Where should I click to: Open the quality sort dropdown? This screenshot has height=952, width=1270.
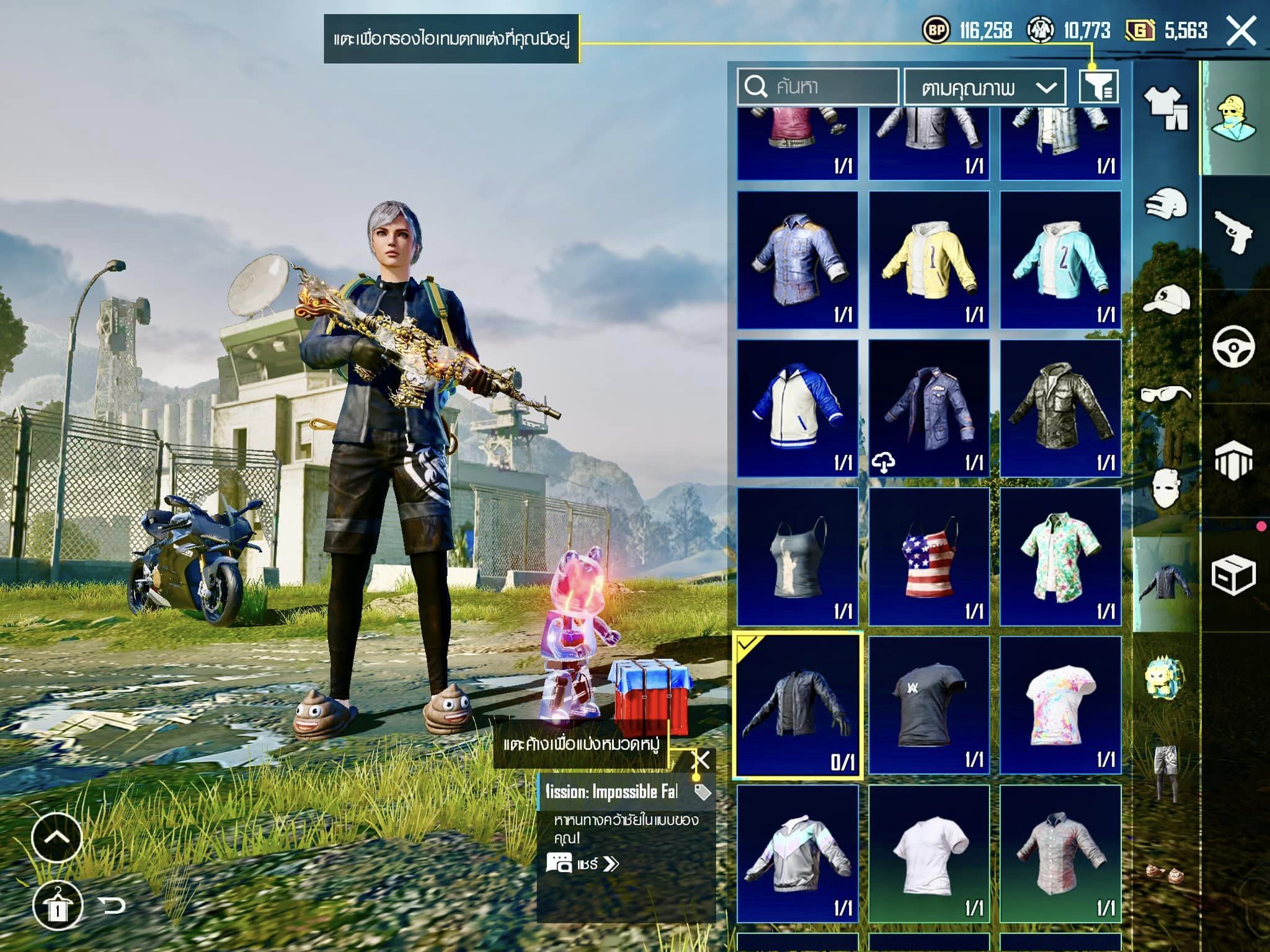pyautogui.click(x=985, y=87)
